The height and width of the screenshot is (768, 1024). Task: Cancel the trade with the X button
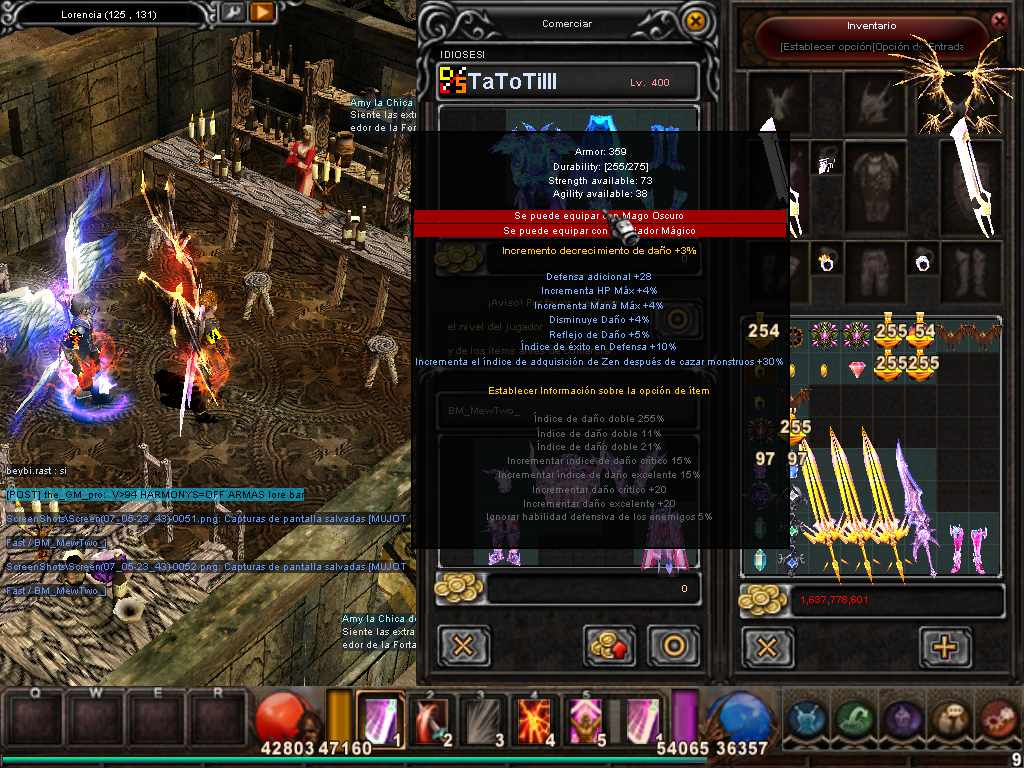(463, 645)
